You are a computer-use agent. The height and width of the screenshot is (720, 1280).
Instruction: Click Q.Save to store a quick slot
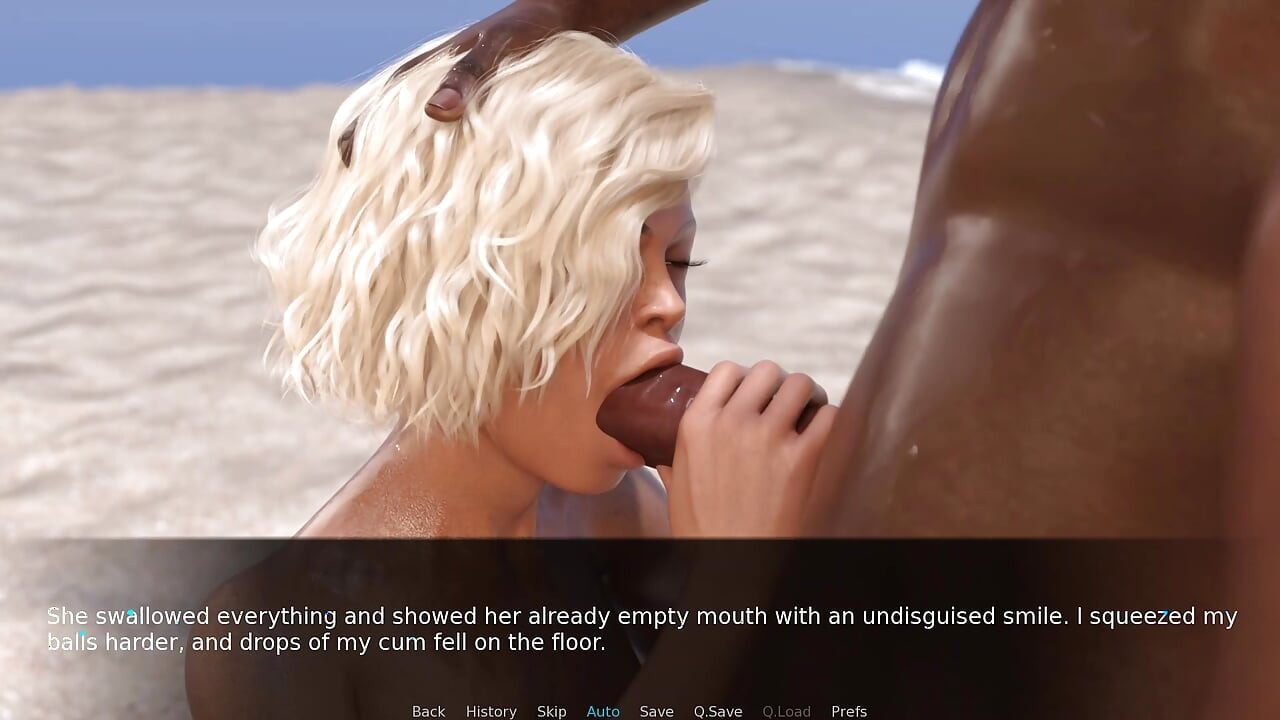tap(718, 711)
